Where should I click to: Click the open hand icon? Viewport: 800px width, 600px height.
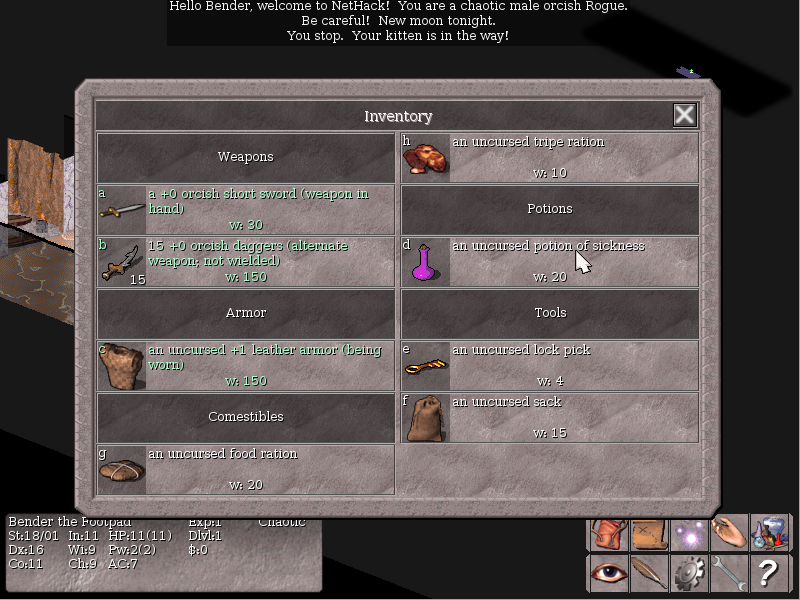[729, 534]
